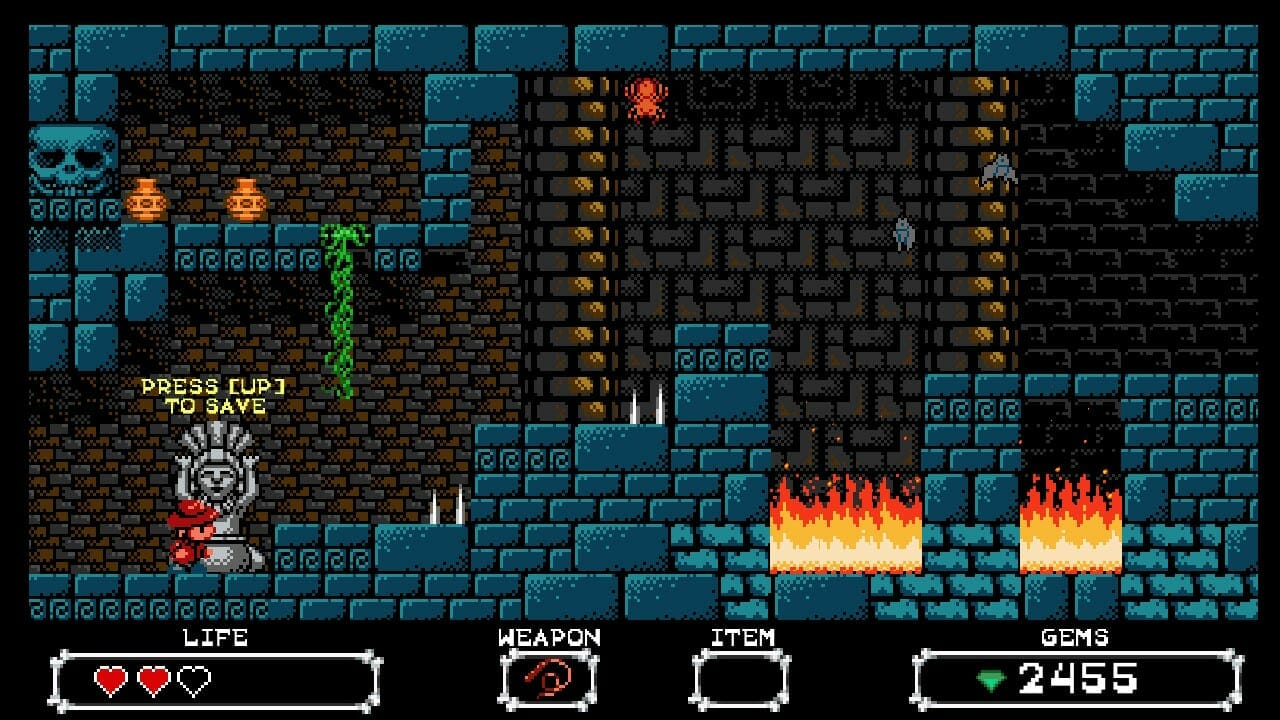Select the whip weapon slot

(548, 681)
